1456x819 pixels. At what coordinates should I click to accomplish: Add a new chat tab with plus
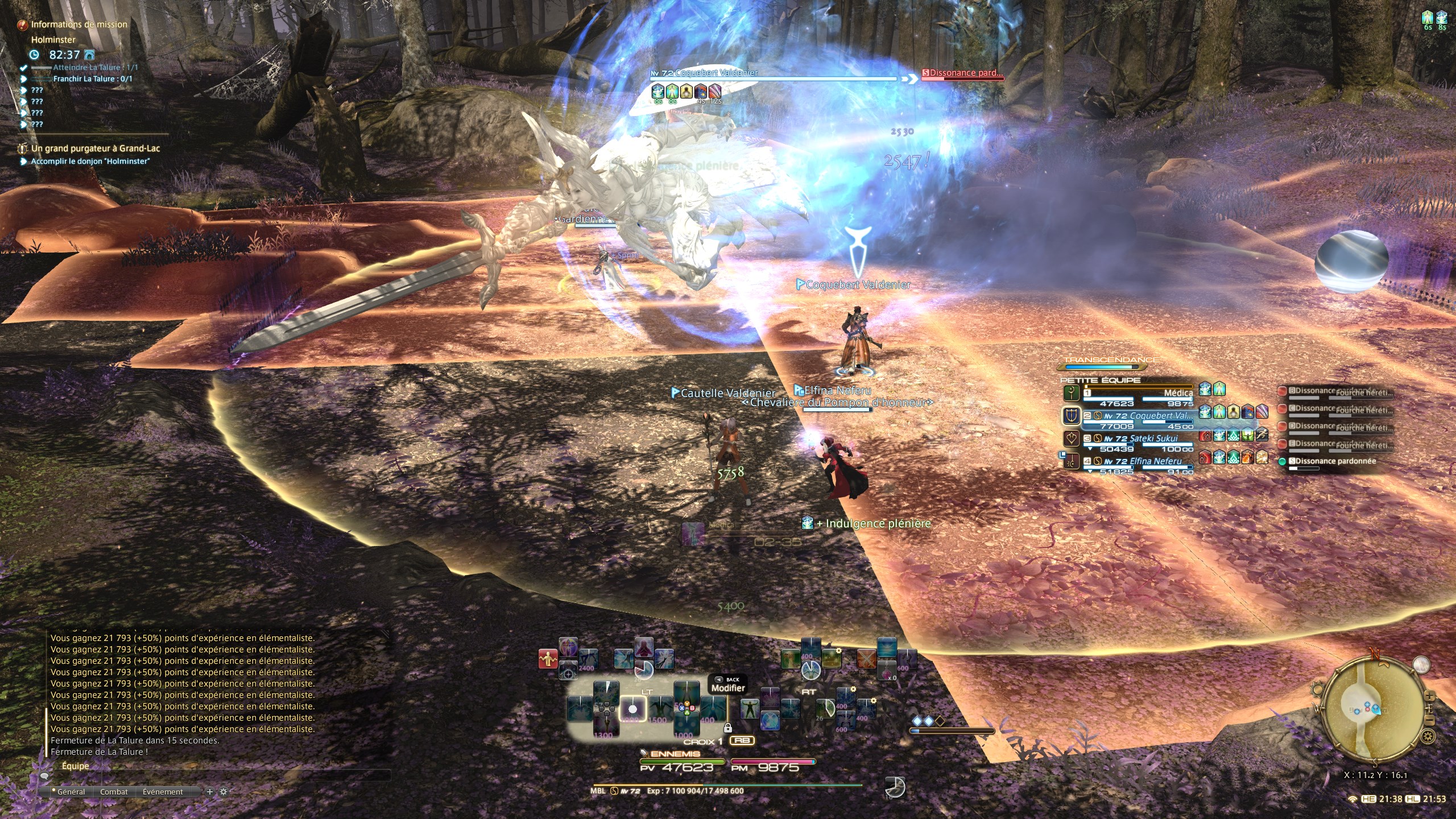pyautogui.click(x=209, y=792)
